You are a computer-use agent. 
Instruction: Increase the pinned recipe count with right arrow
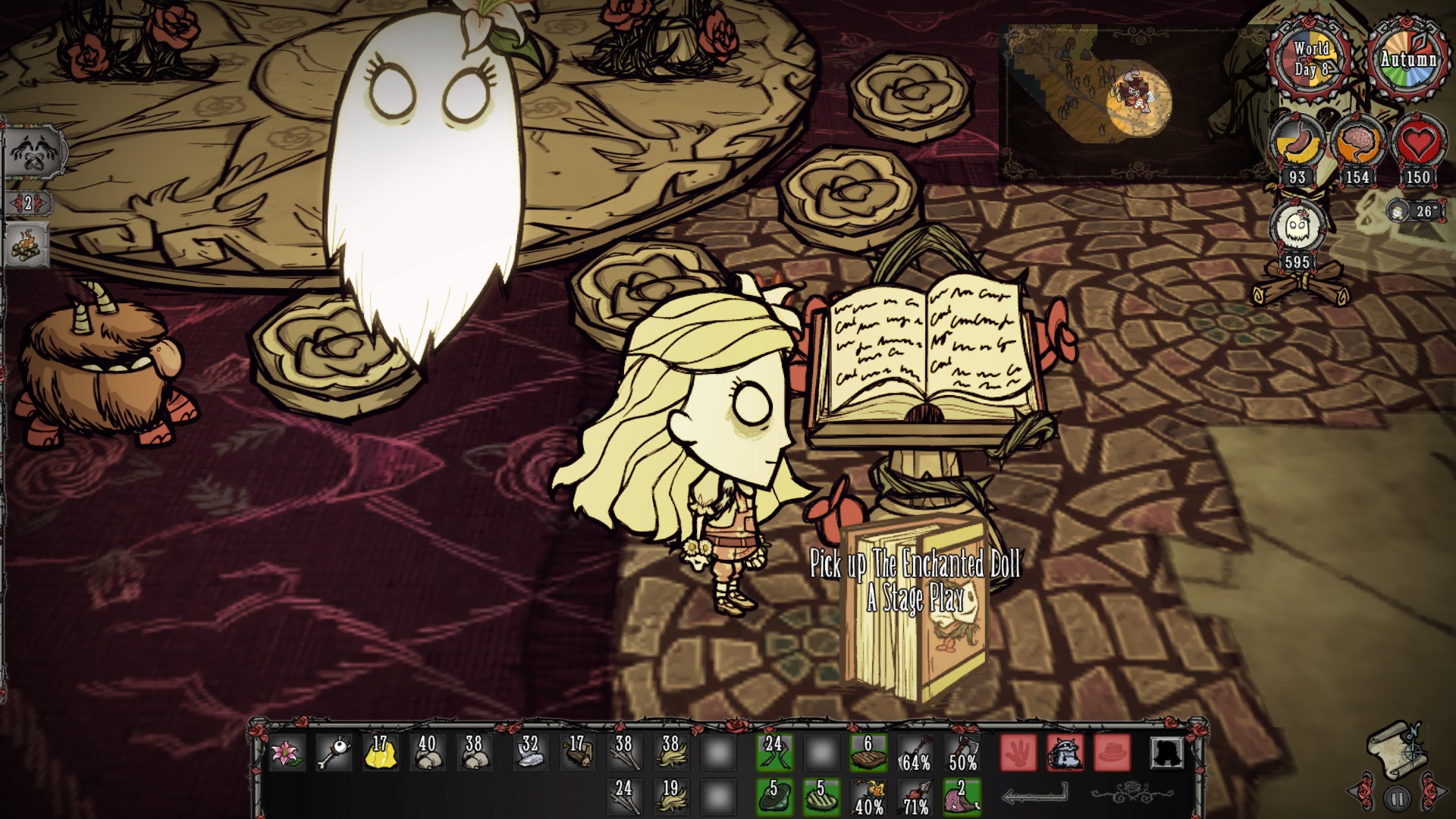coord(43,202)
